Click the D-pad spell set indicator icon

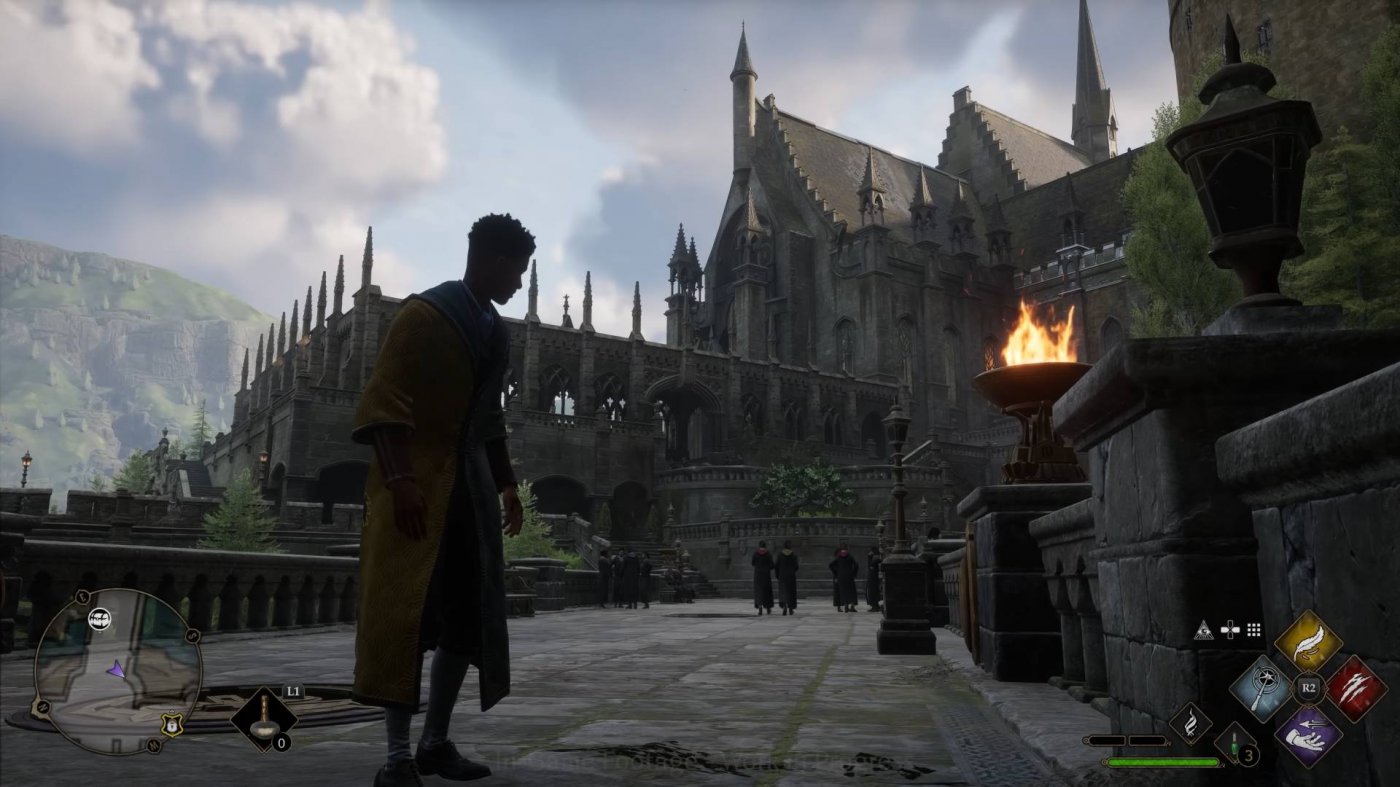coord(1231,630)
